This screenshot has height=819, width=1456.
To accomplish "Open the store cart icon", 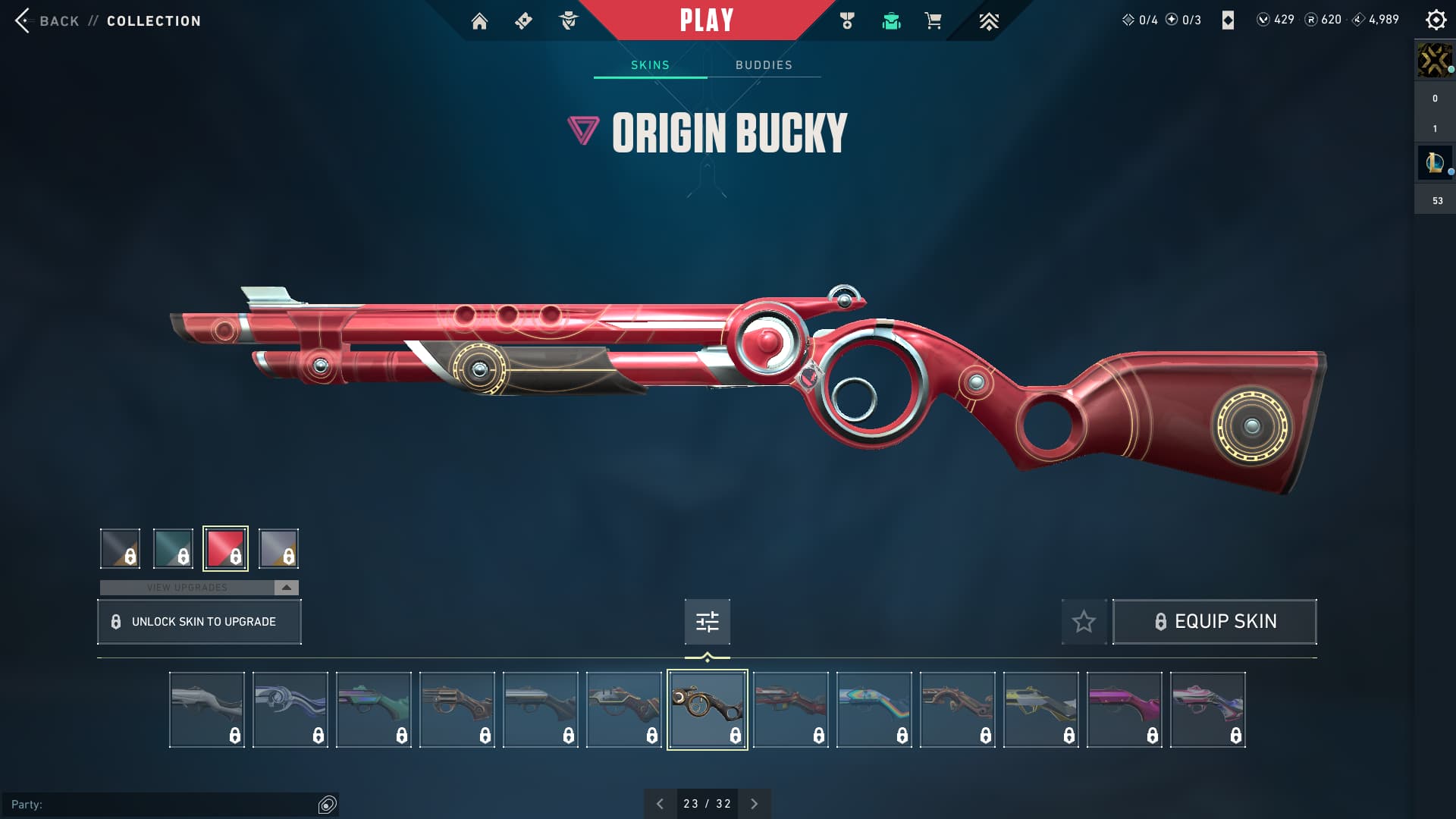I will (x=933, y=21).
